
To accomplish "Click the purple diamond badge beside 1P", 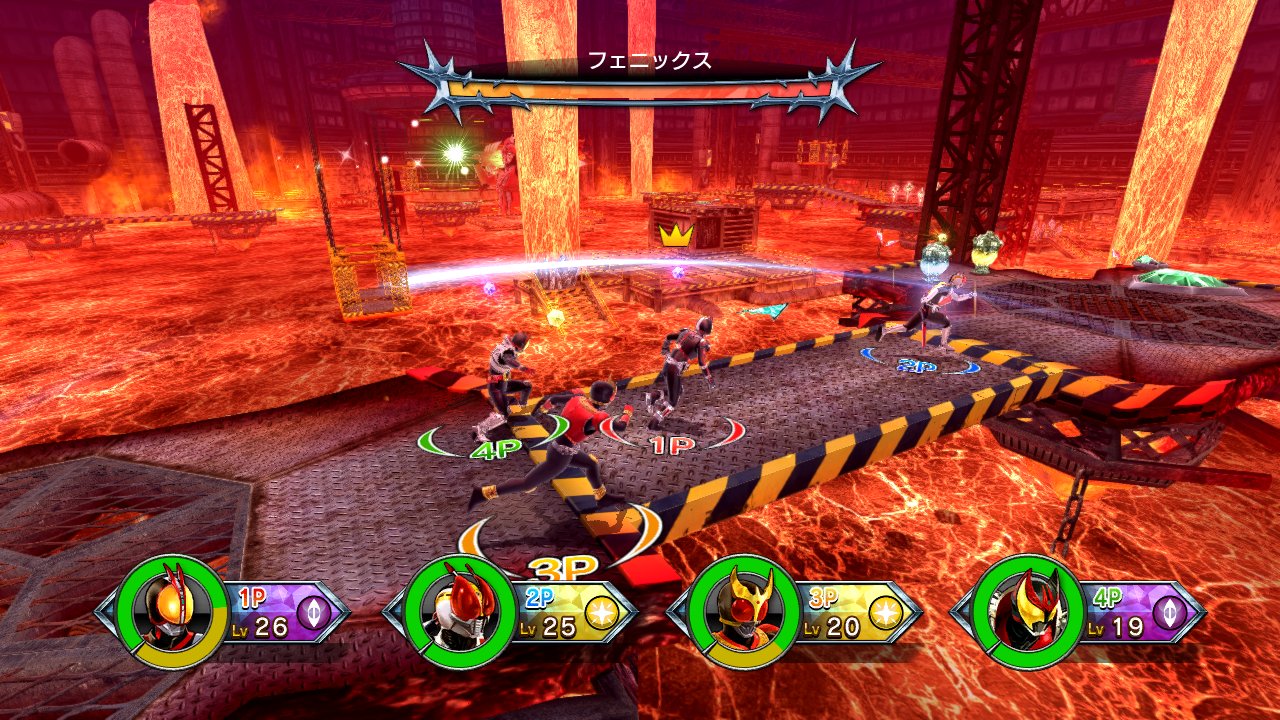I will 315,611.
